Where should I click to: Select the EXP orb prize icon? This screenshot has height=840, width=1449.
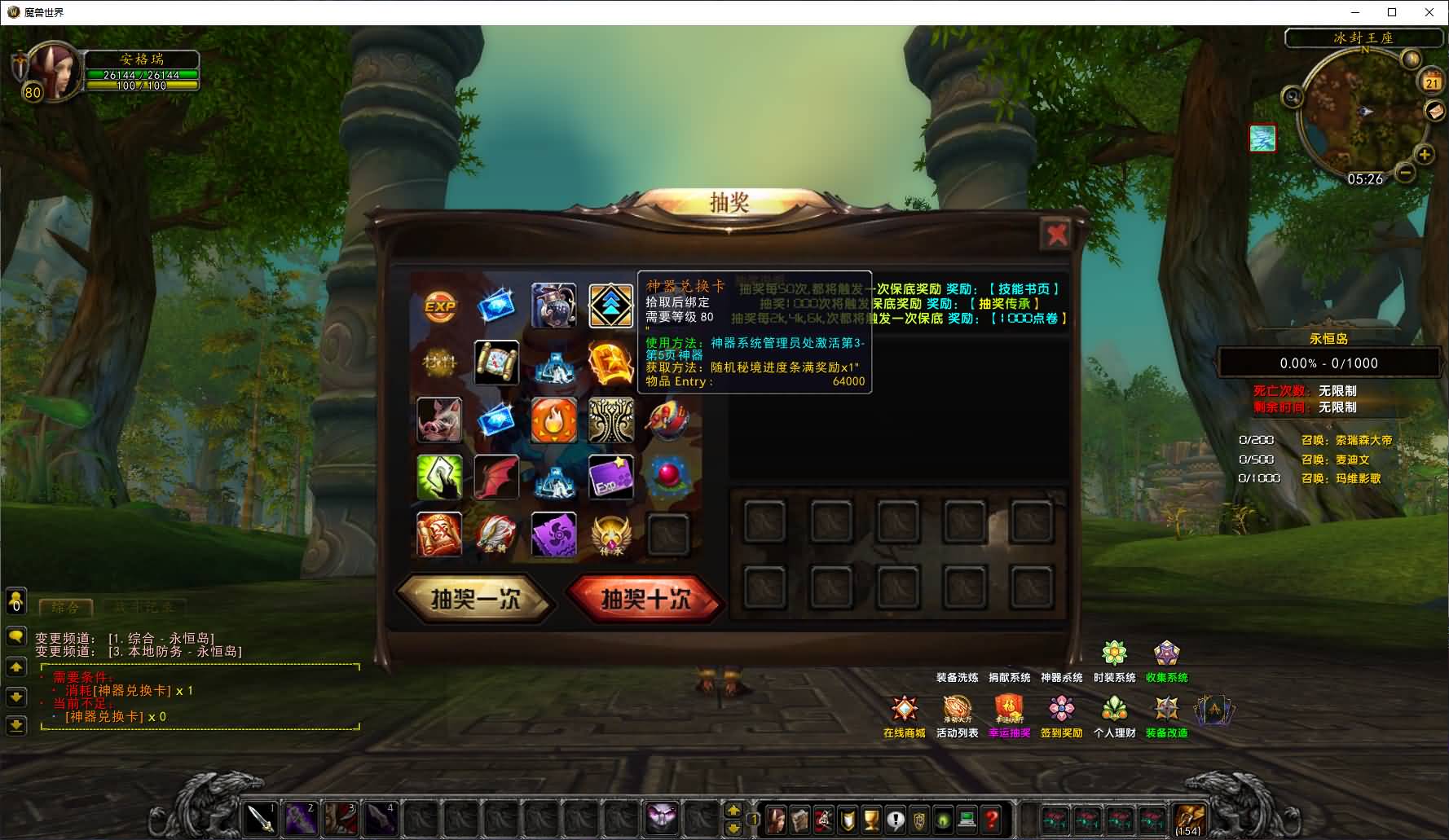439,306
